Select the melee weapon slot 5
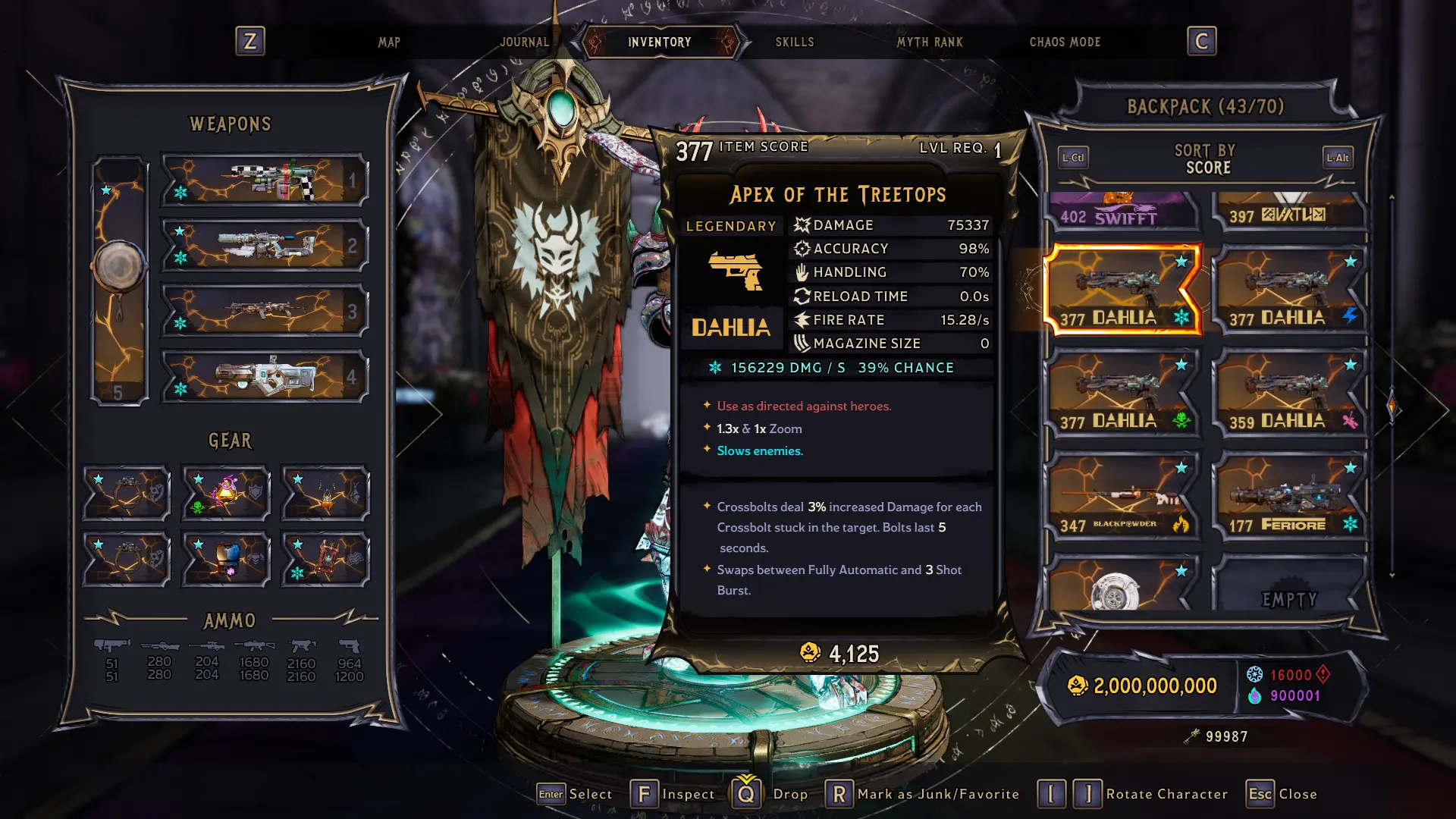The image size is (1456, 819). (x=119, y=281)
